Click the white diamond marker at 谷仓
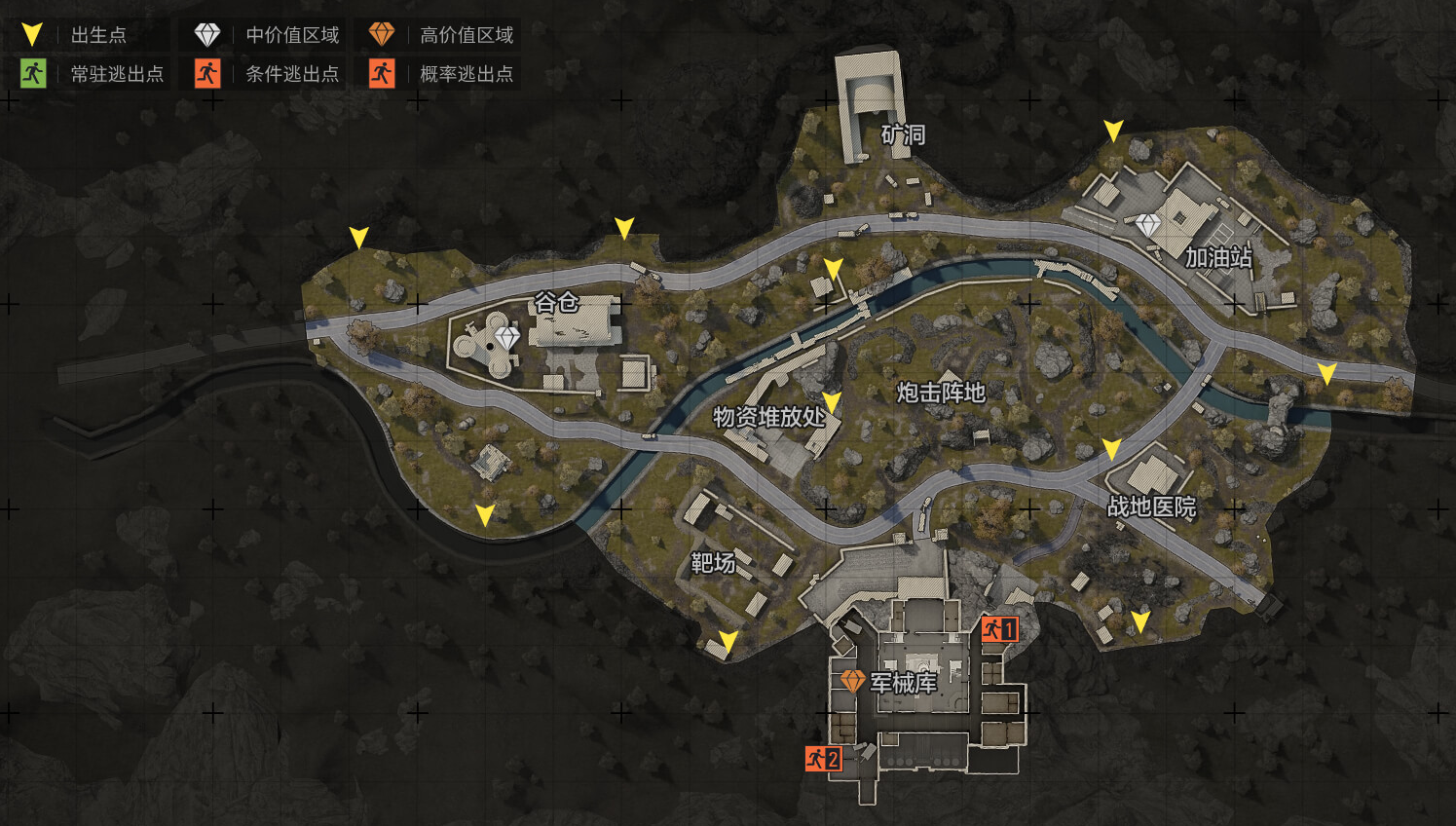 pos(506,338)
